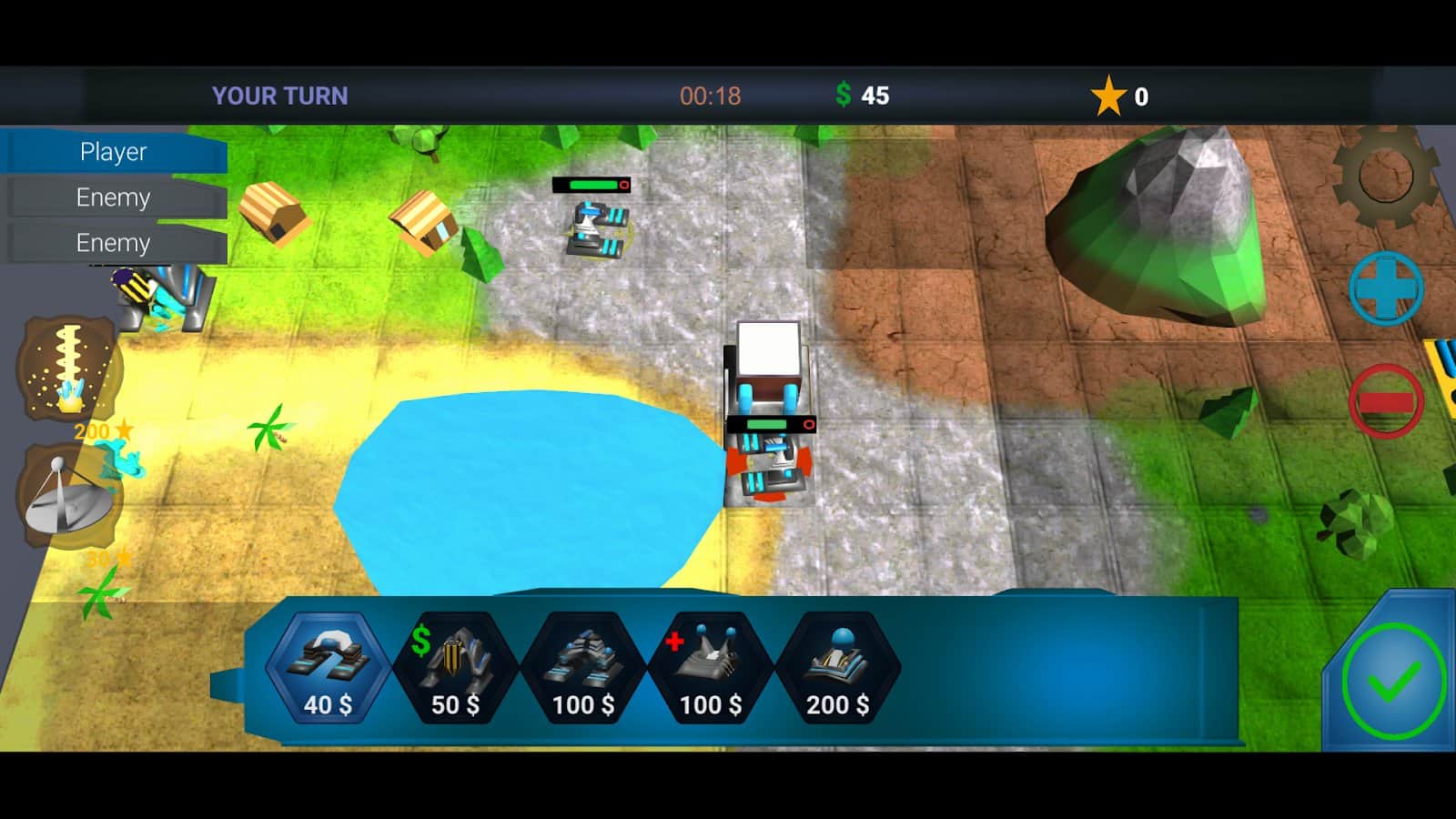
Task: Zoom in with the blue plus button
Action: [x=1385, y=288]
